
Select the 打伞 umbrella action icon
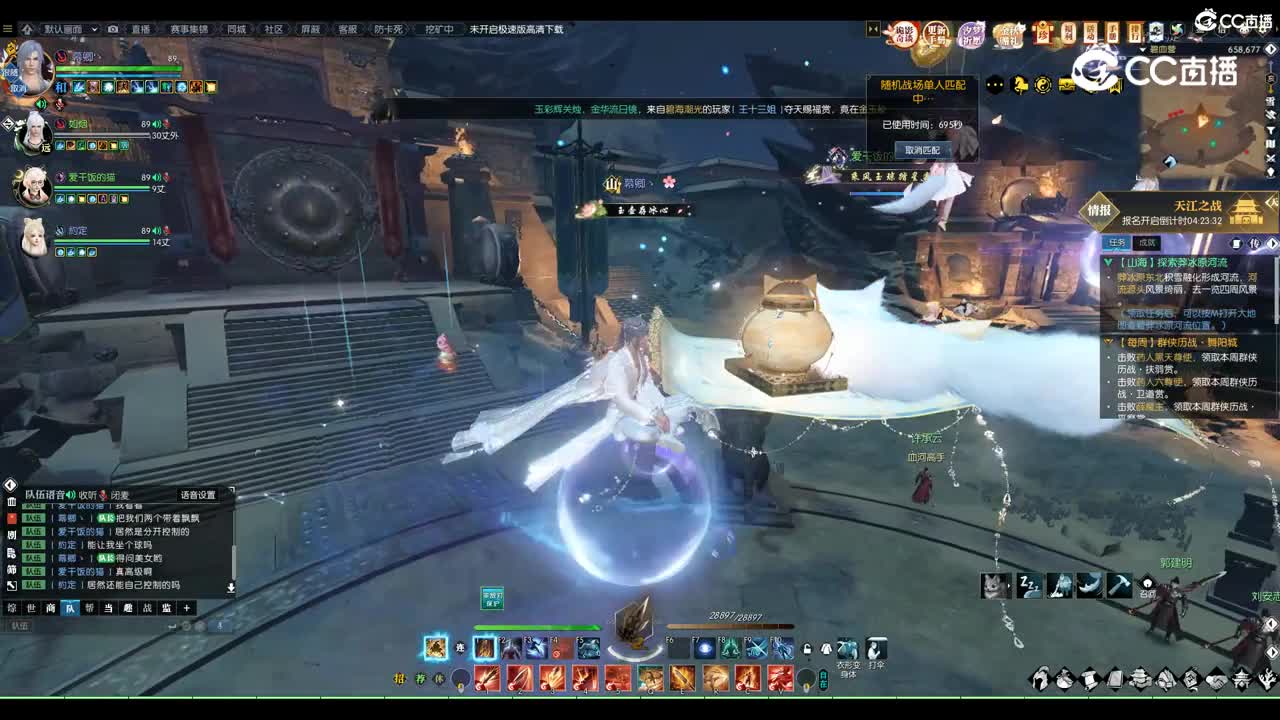pyautogui.click(x=877, y=649)
